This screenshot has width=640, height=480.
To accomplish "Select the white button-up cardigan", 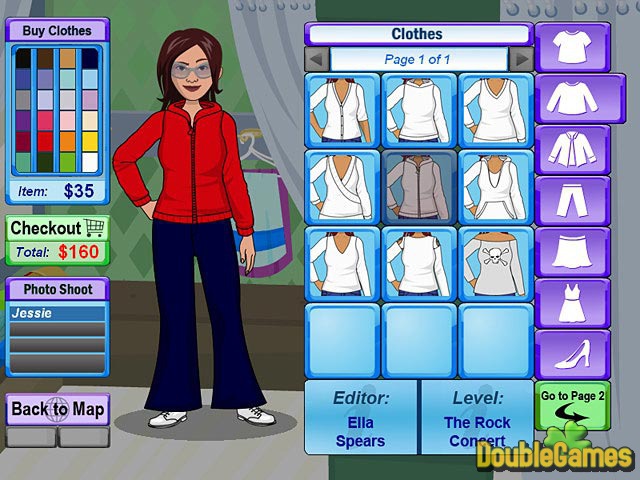I will coord(342,109).
